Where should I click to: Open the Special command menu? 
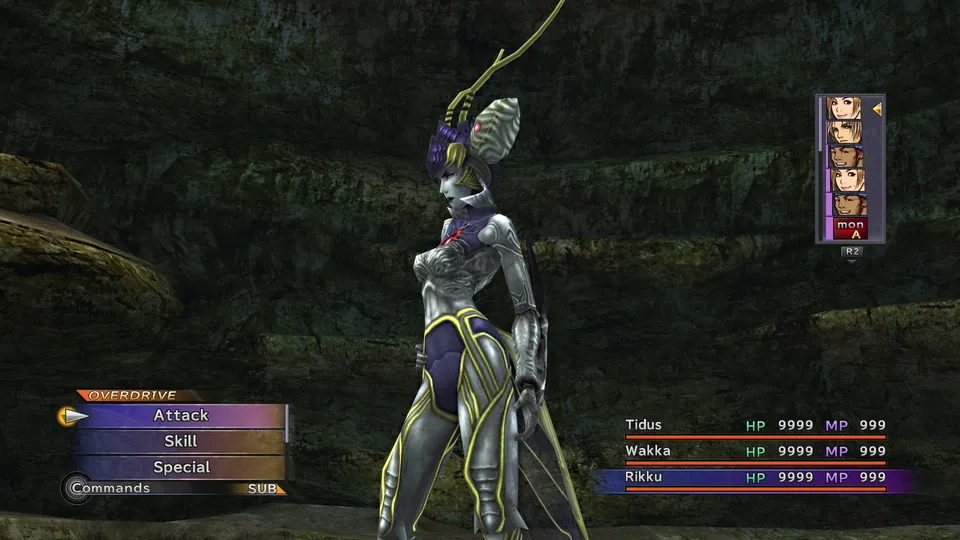(x=181, y=467)
